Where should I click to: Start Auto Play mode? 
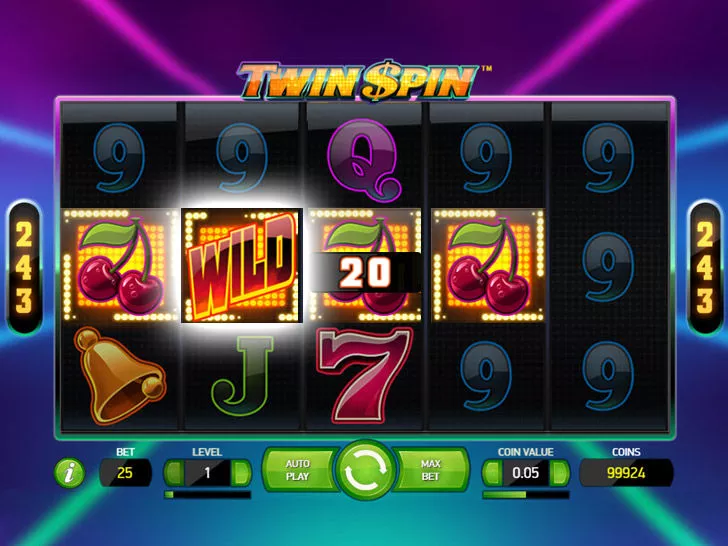296,471
